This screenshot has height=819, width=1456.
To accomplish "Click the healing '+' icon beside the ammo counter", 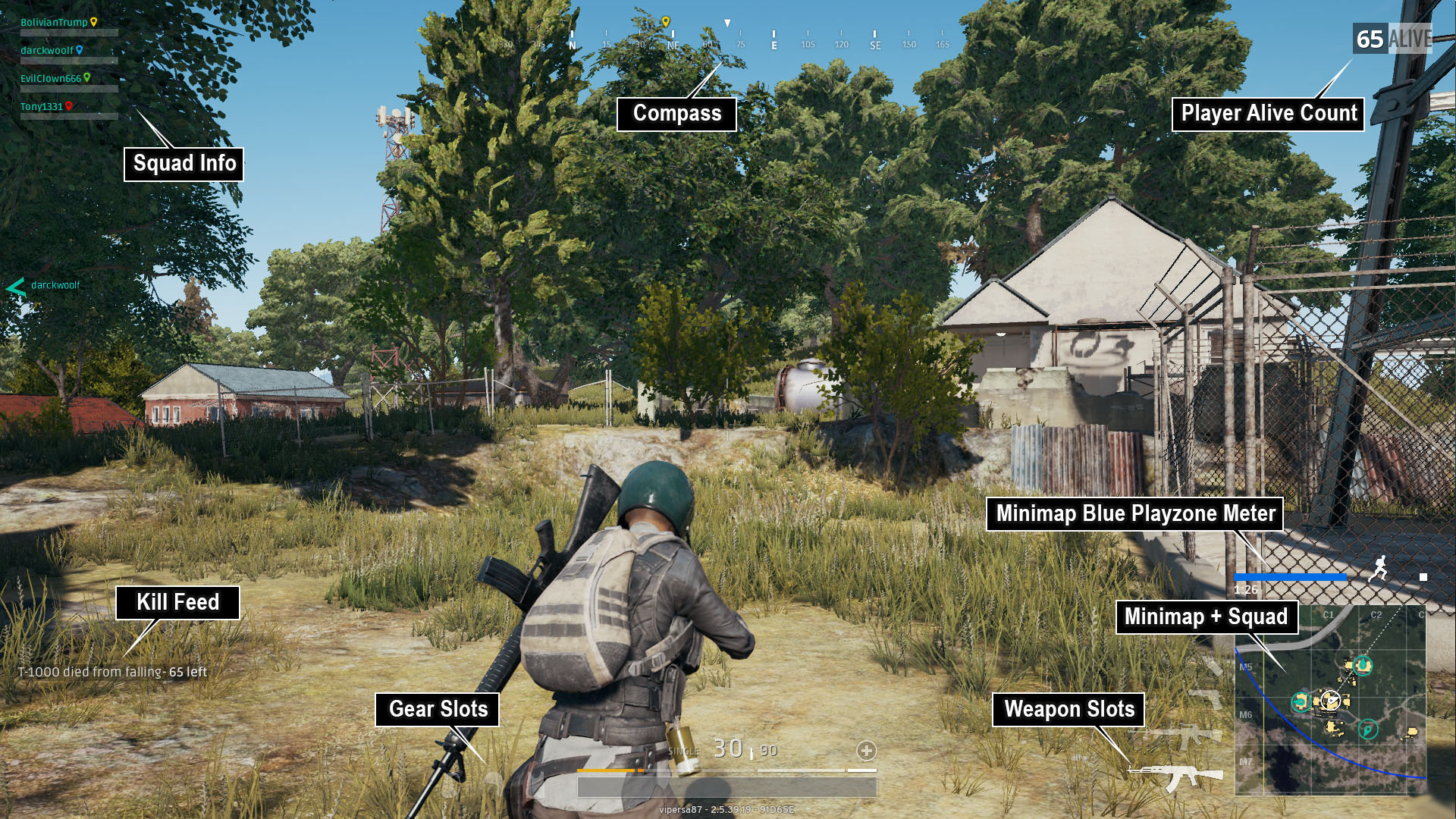I will point(865,752).
